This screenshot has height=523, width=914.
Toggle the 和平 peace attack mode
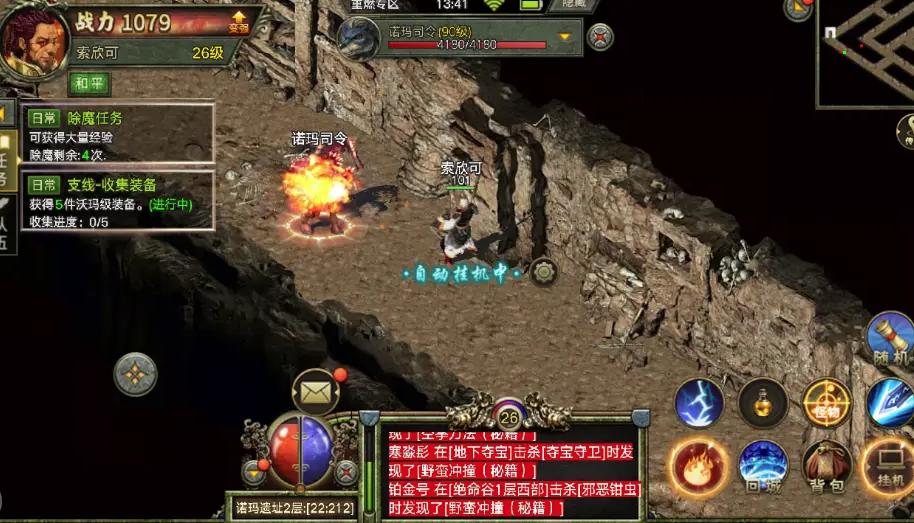89,84
